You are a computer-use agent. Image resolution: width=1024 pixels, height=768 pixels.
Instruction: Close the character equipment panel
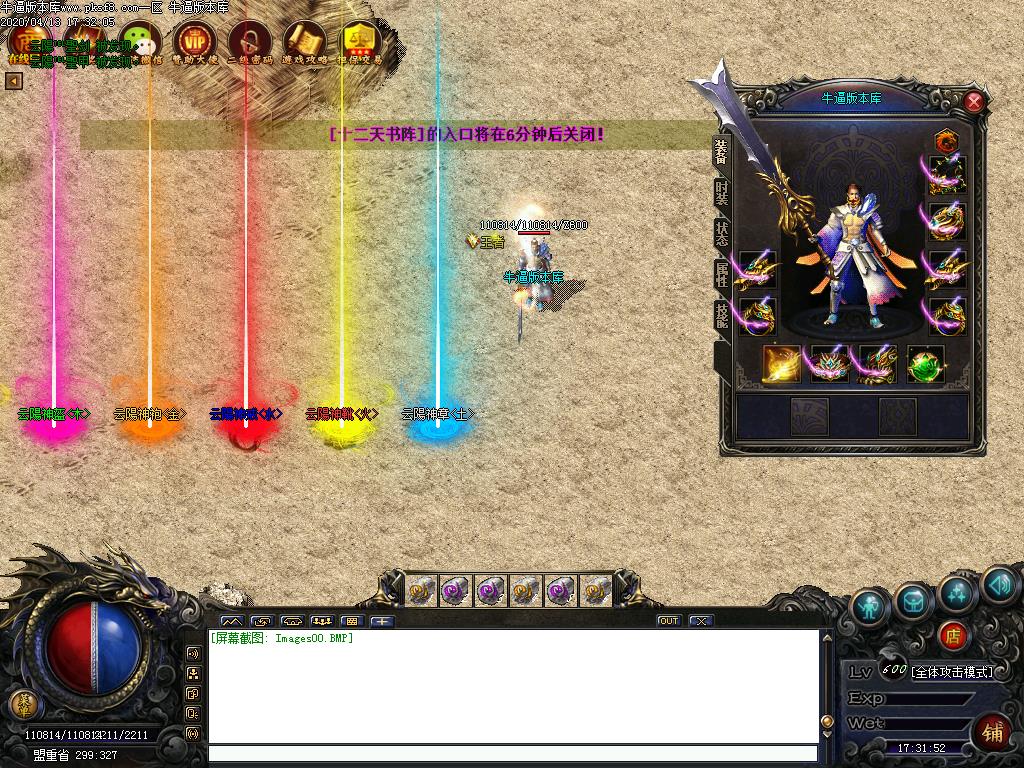973,101
